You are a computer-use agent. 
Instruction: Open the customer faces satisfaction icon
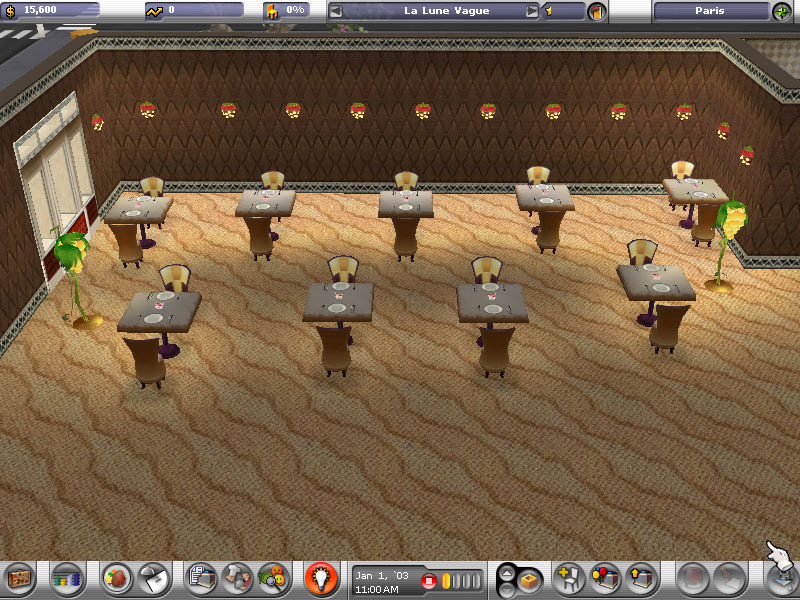click(x=271, y=577)
